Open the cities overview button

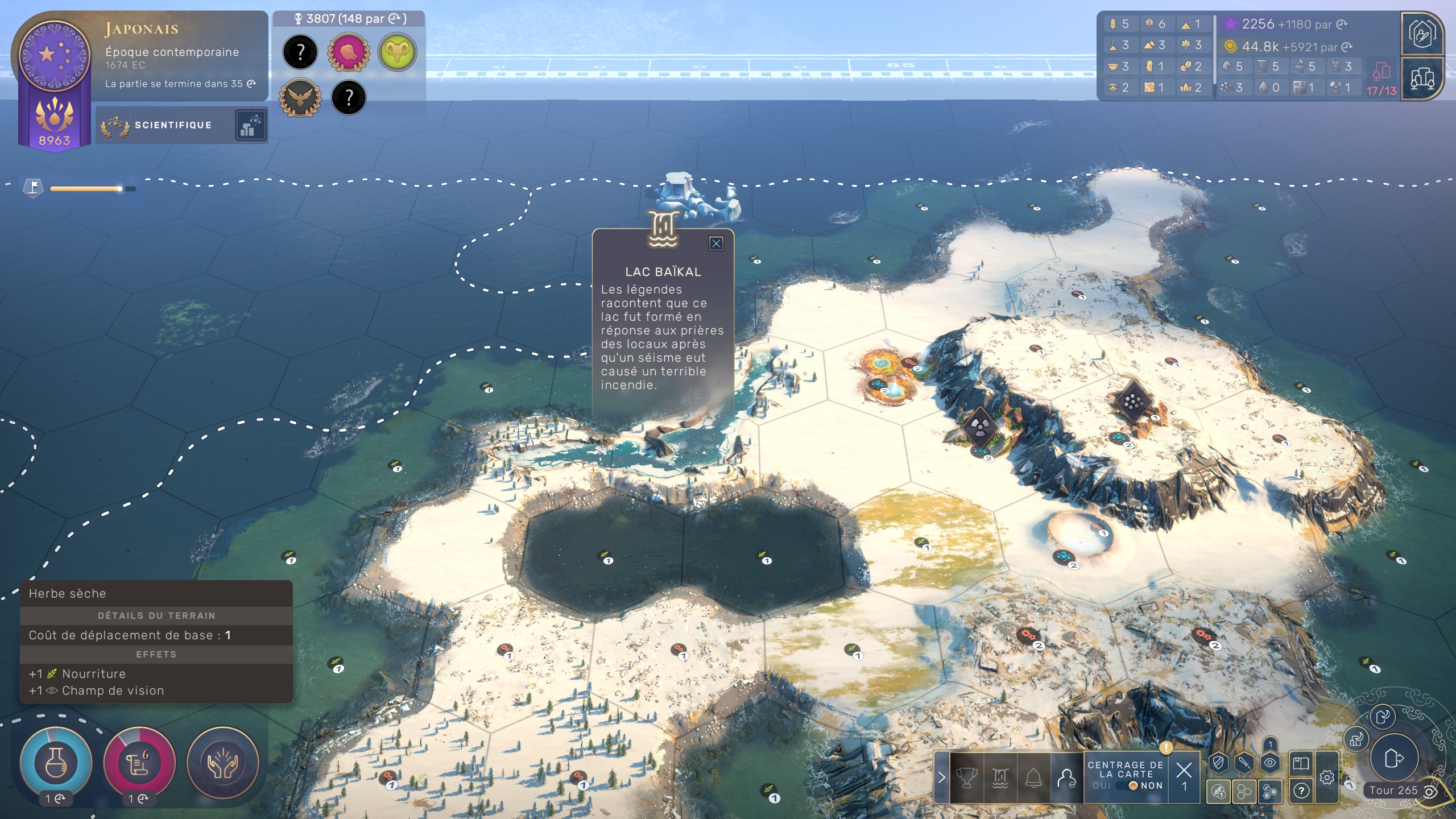[x=1422, y=78]
